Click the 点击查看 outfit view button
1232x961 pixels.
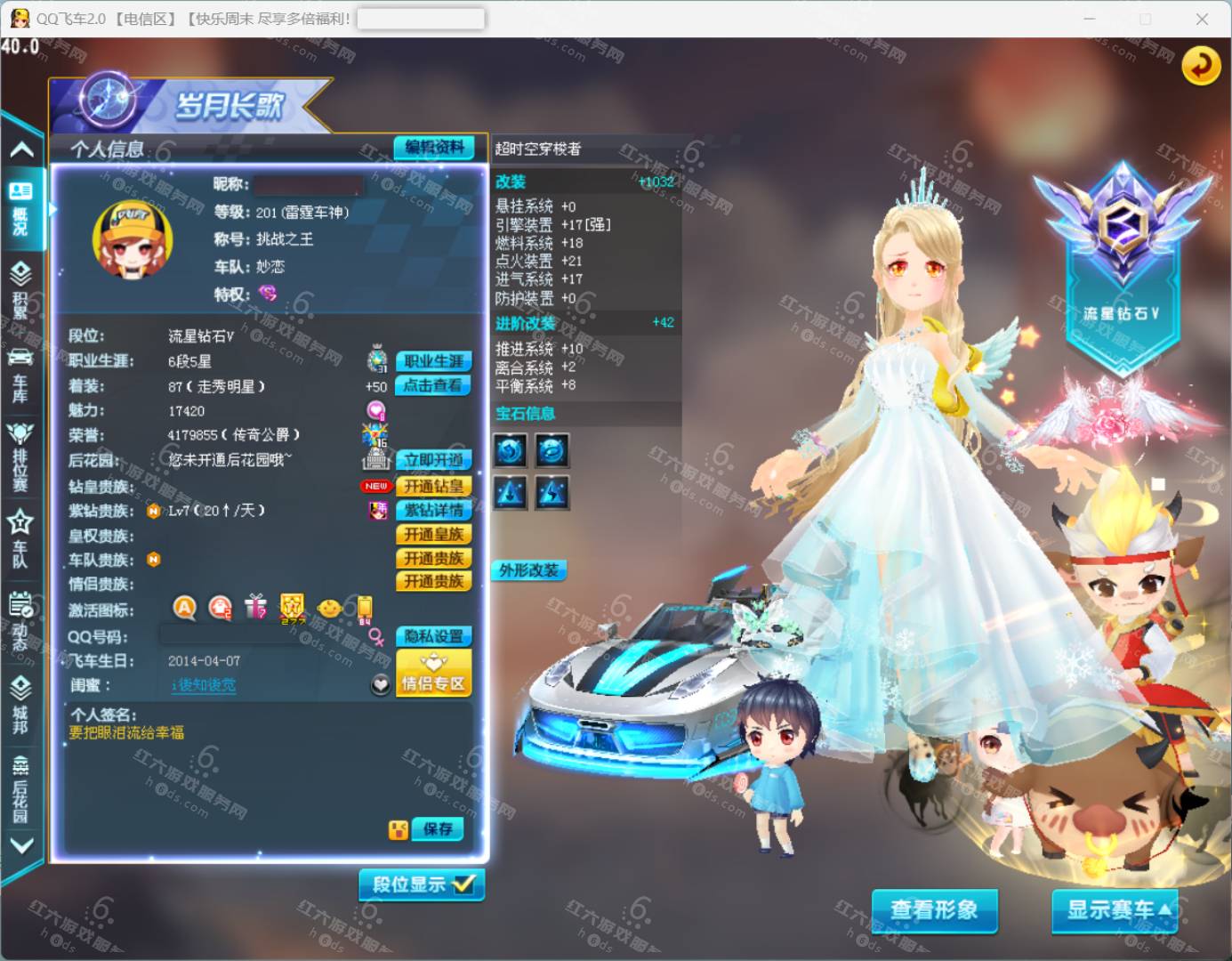[x=433, y=385]
